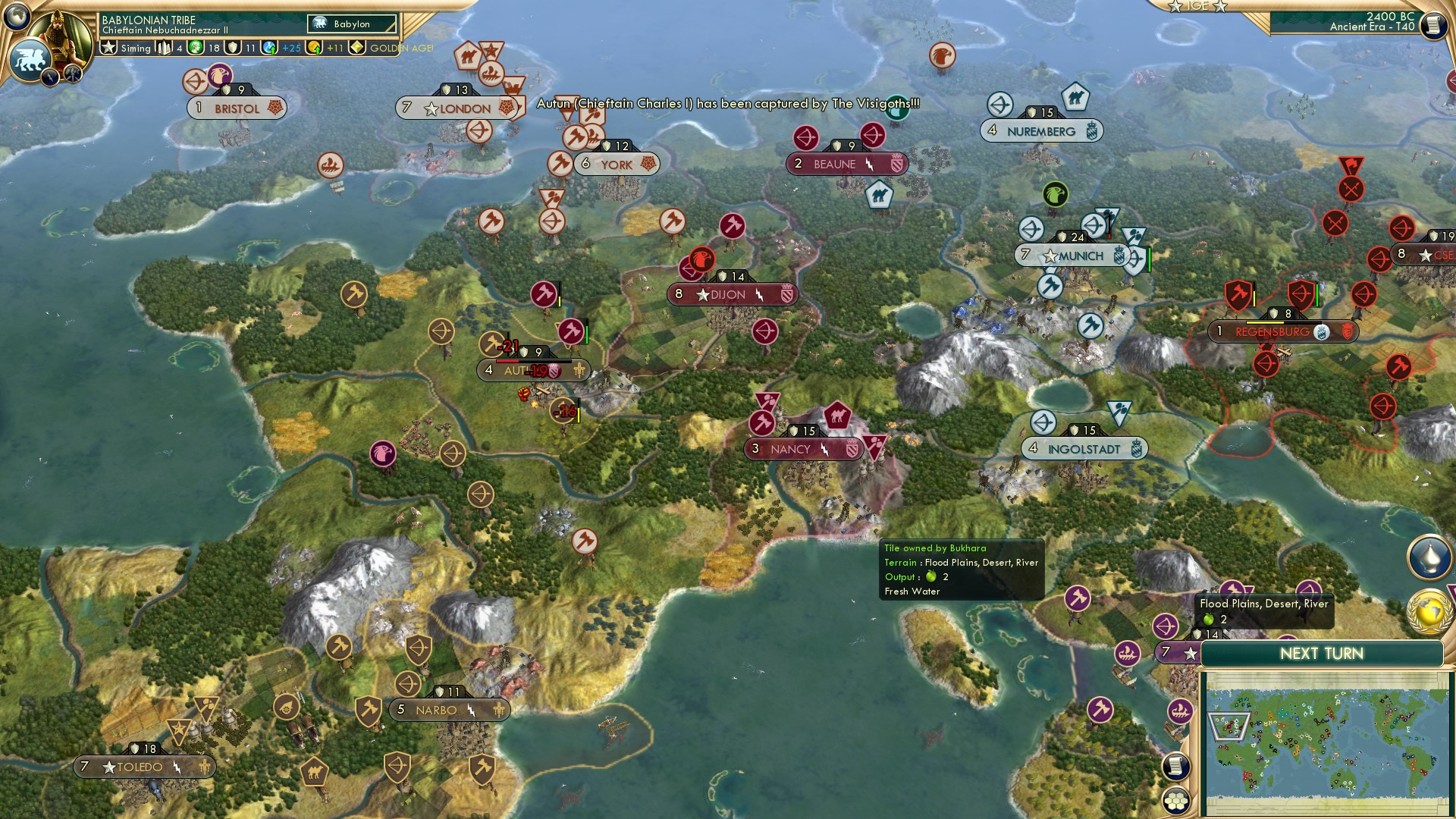Open the notification scroll icon above minimap
Image resolution: width=1456 pixels, height=819 pixels.
pyautogui.click(x=1176, y=767)
